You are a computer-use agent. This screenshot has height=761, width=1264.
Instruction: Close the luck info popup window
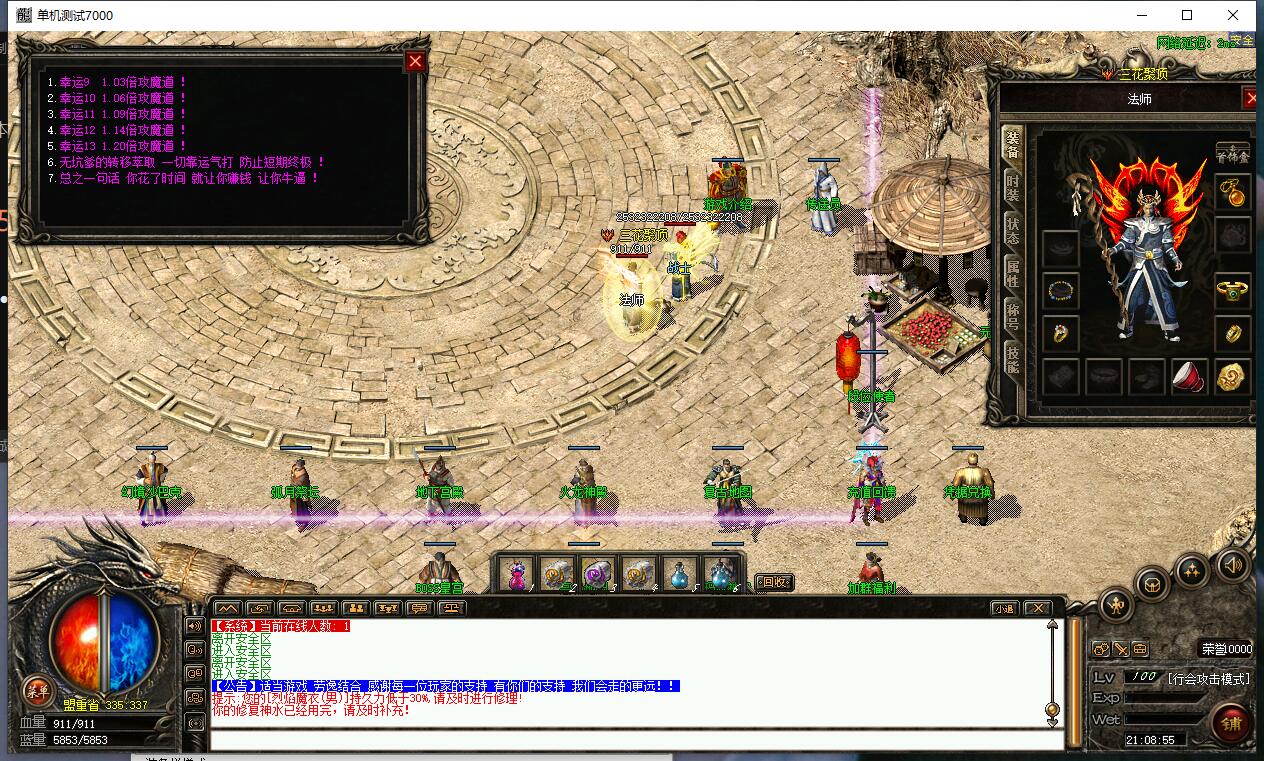[415, 62]
